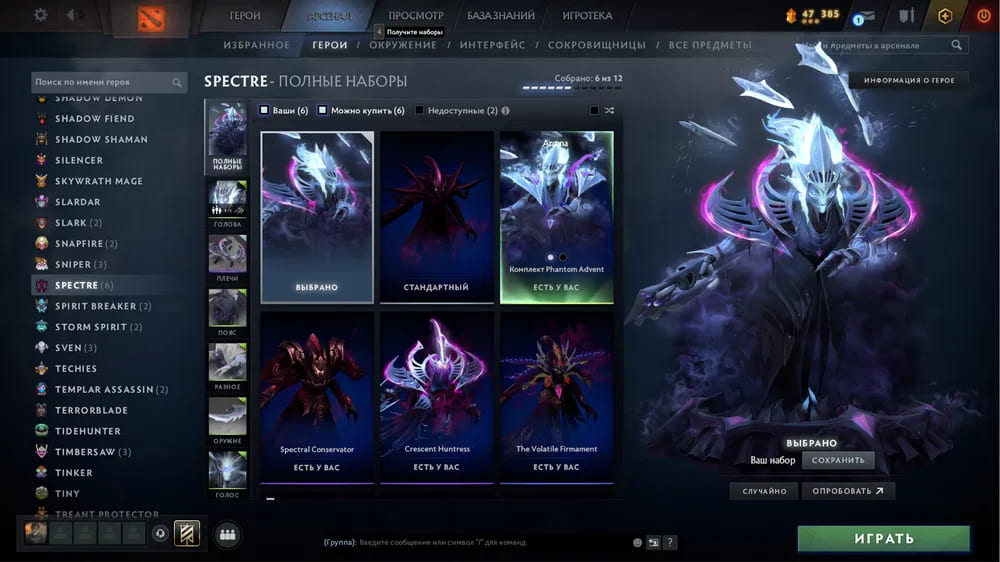The width and height of the screenshot is (1000, 562).
Task: Toggle the Можно купить (6) filter
Action: click(x=323, y=111)
